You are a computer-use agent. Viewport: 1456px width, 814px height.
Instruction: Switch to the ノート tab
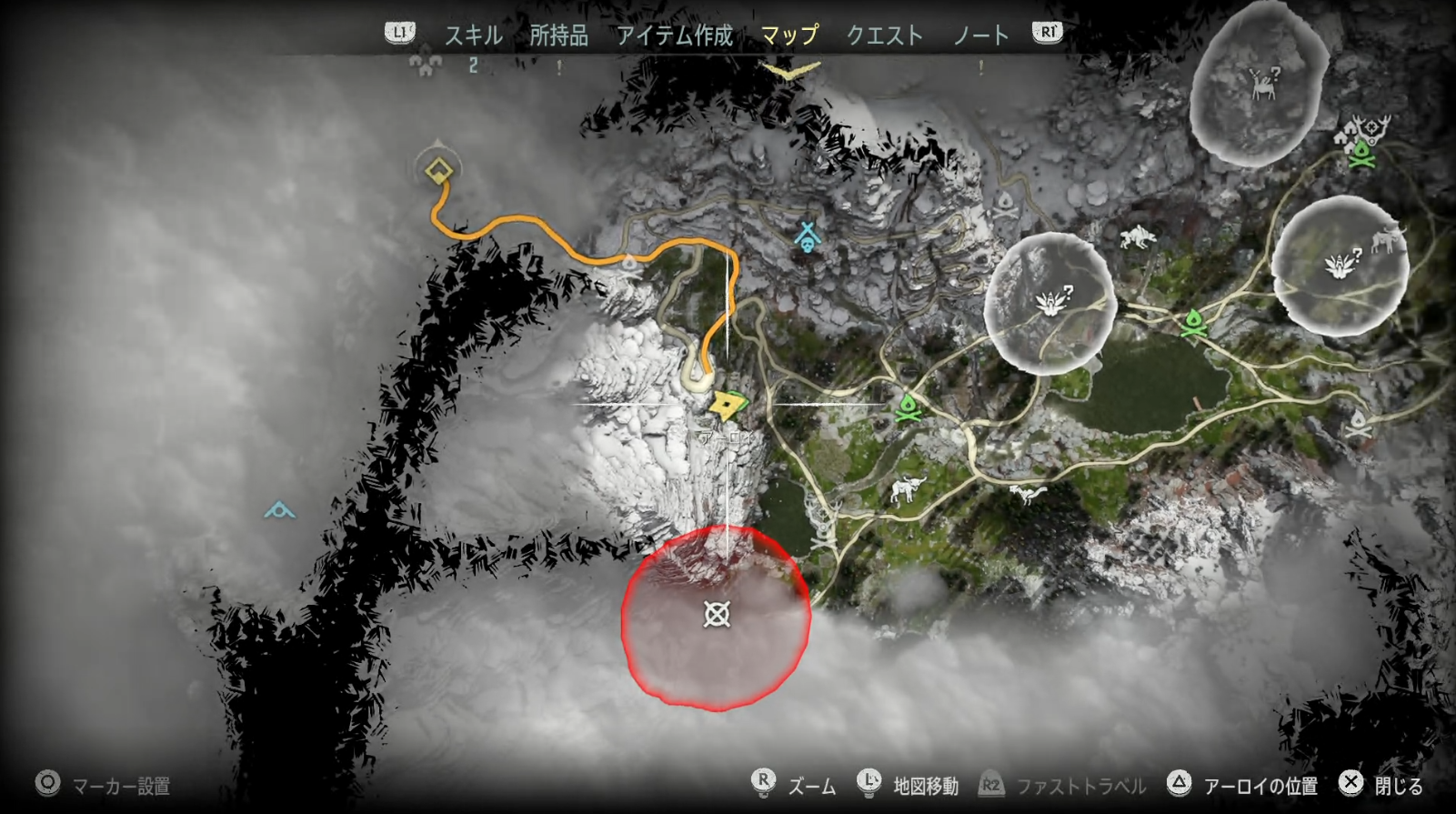tap(981, 35)
